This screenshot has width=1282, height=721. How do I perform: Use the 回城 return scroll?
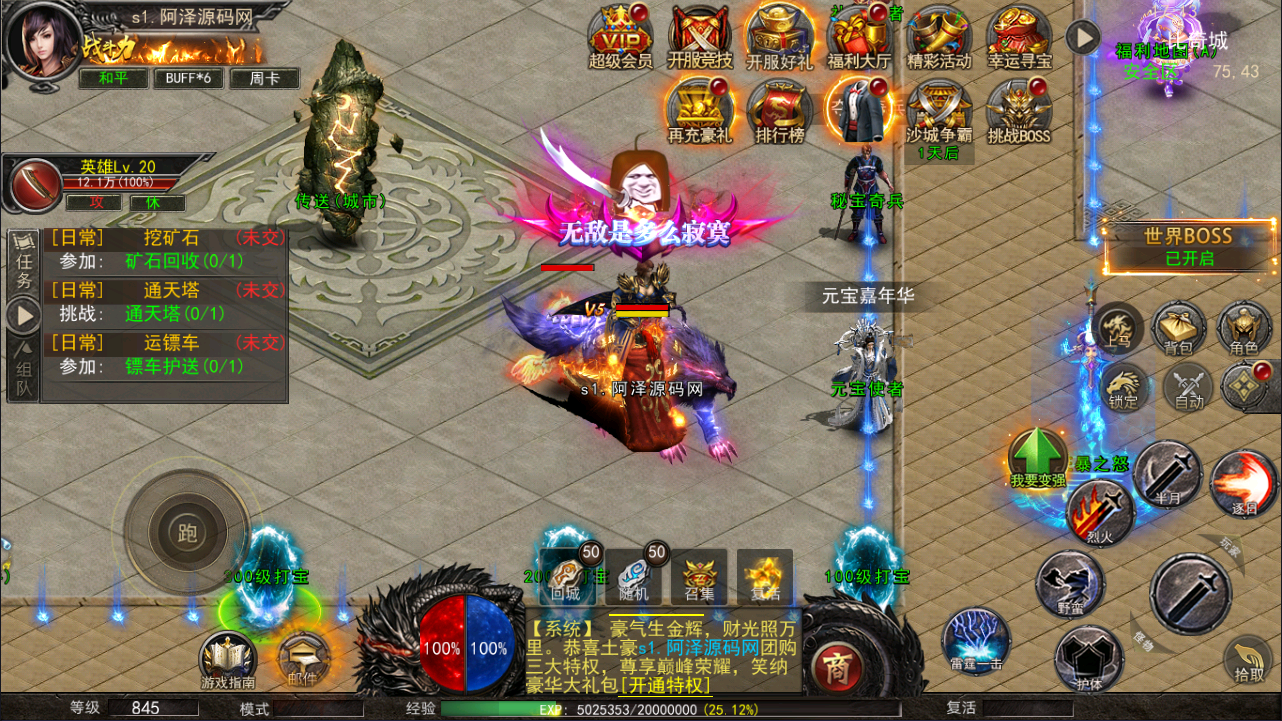566,577
